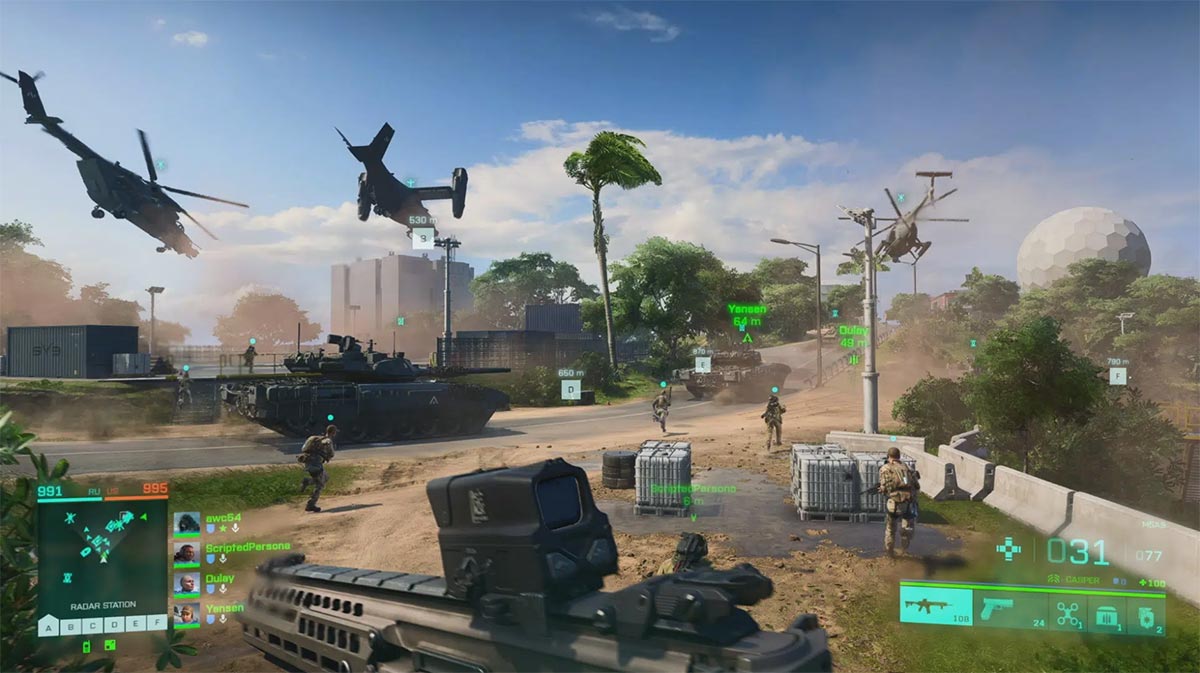Select objective E tile under the minimap

coord(135,626)
